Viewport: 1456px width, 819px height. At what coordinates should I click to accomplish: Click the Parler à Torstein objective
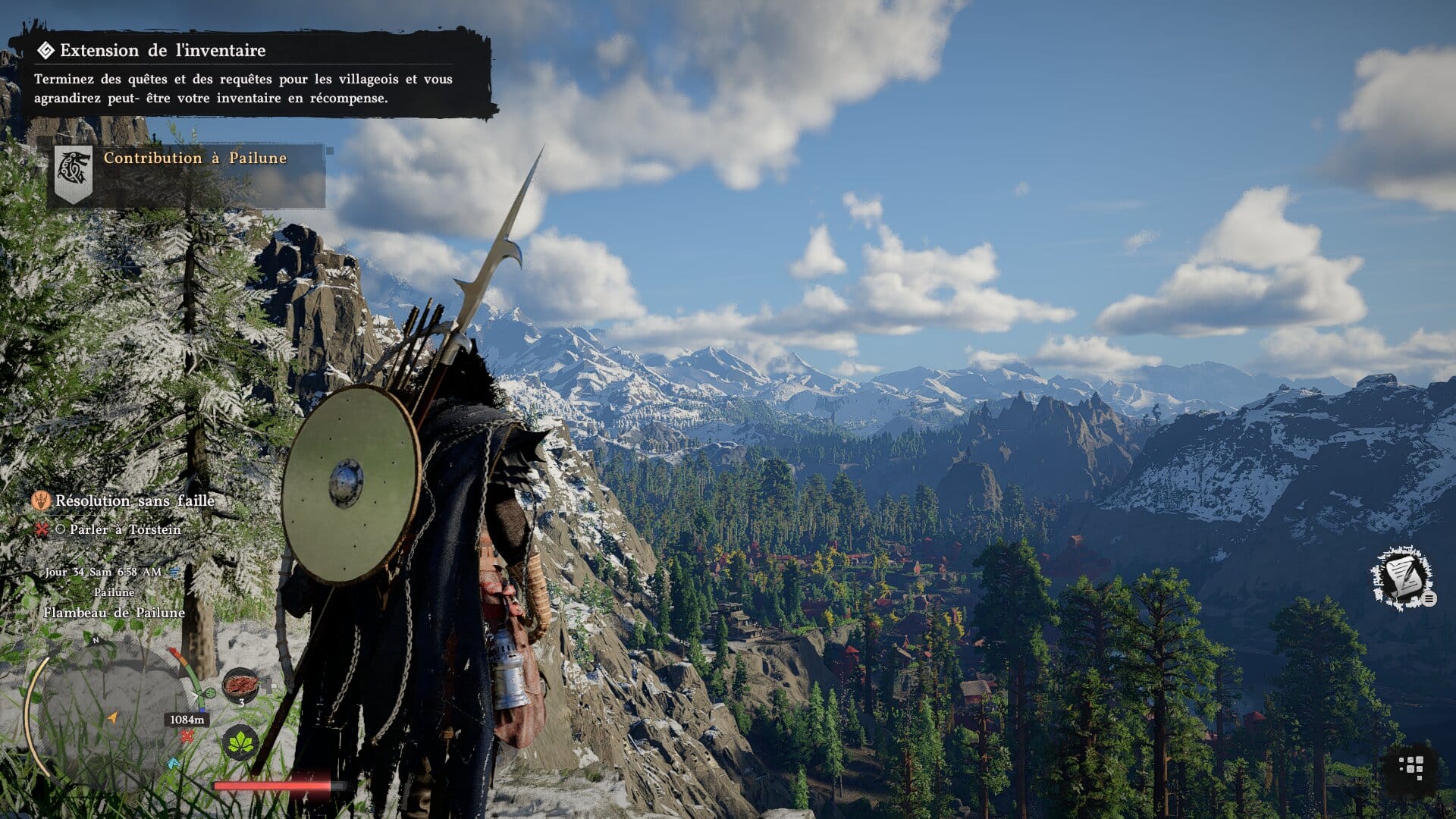tap(125, 529)
